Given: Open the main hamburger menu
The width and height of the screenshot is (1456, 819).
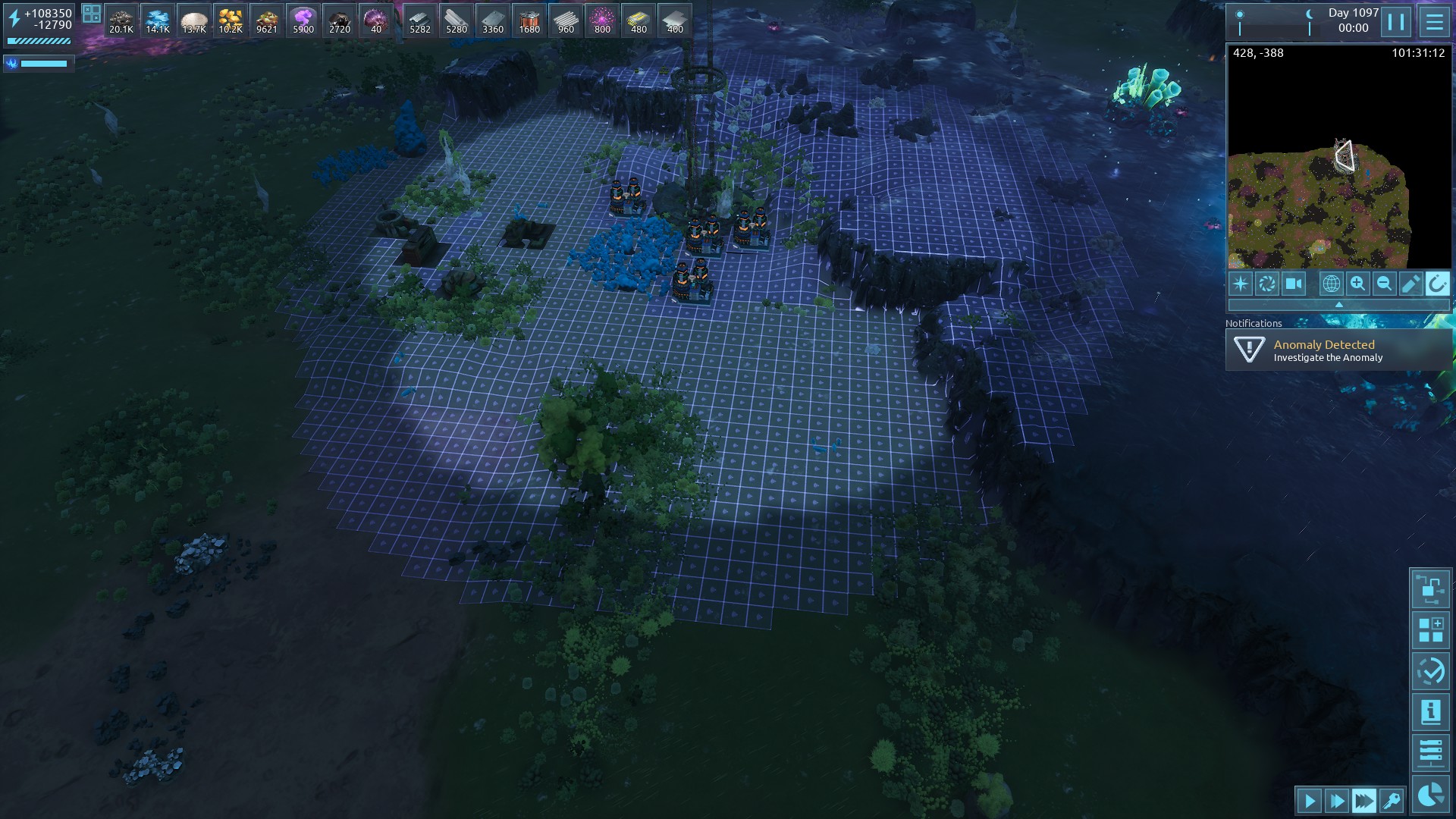Looking at the screenshot, I should [1434, 22].
